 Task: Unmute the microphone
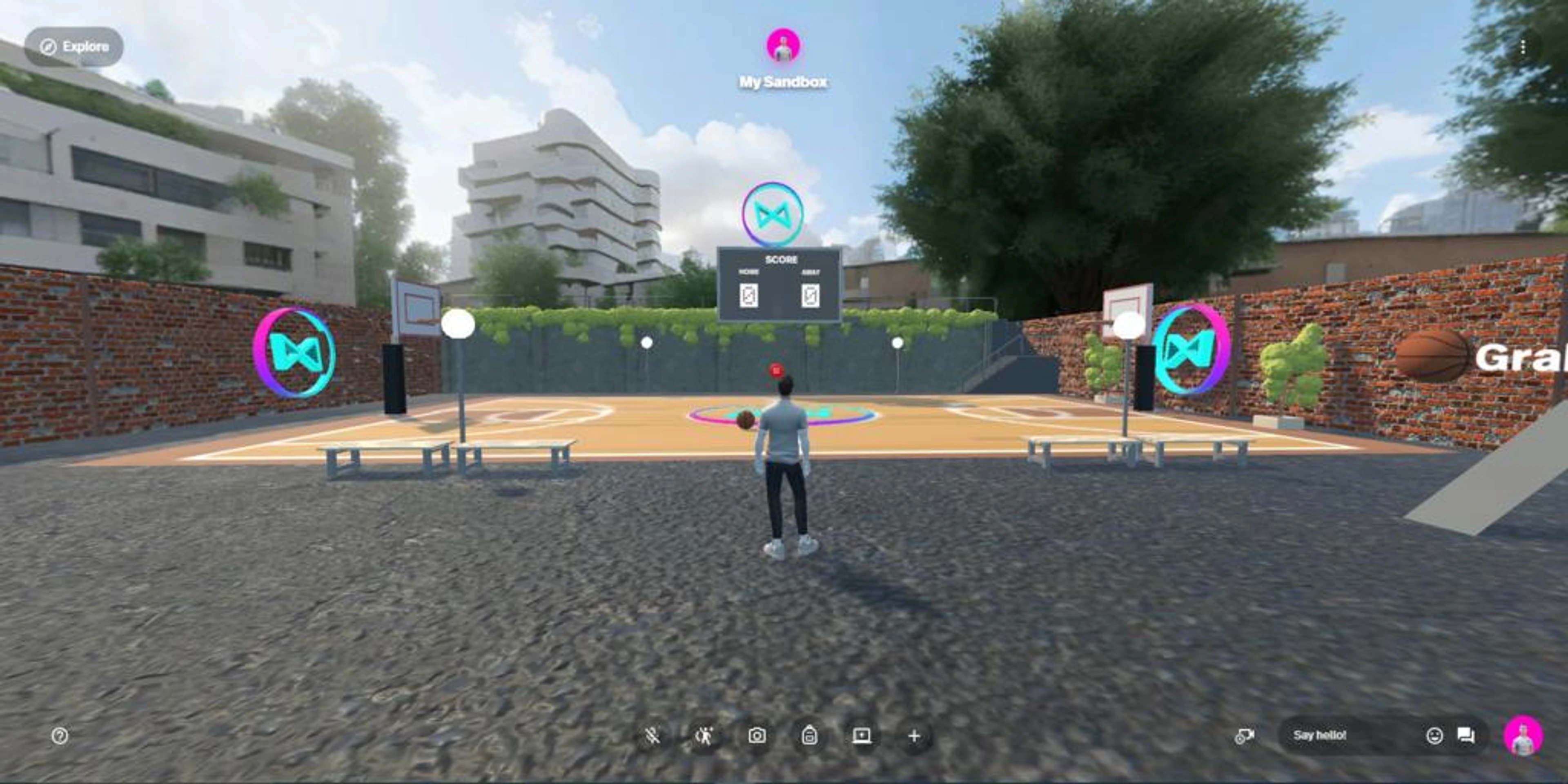[651, 735]
